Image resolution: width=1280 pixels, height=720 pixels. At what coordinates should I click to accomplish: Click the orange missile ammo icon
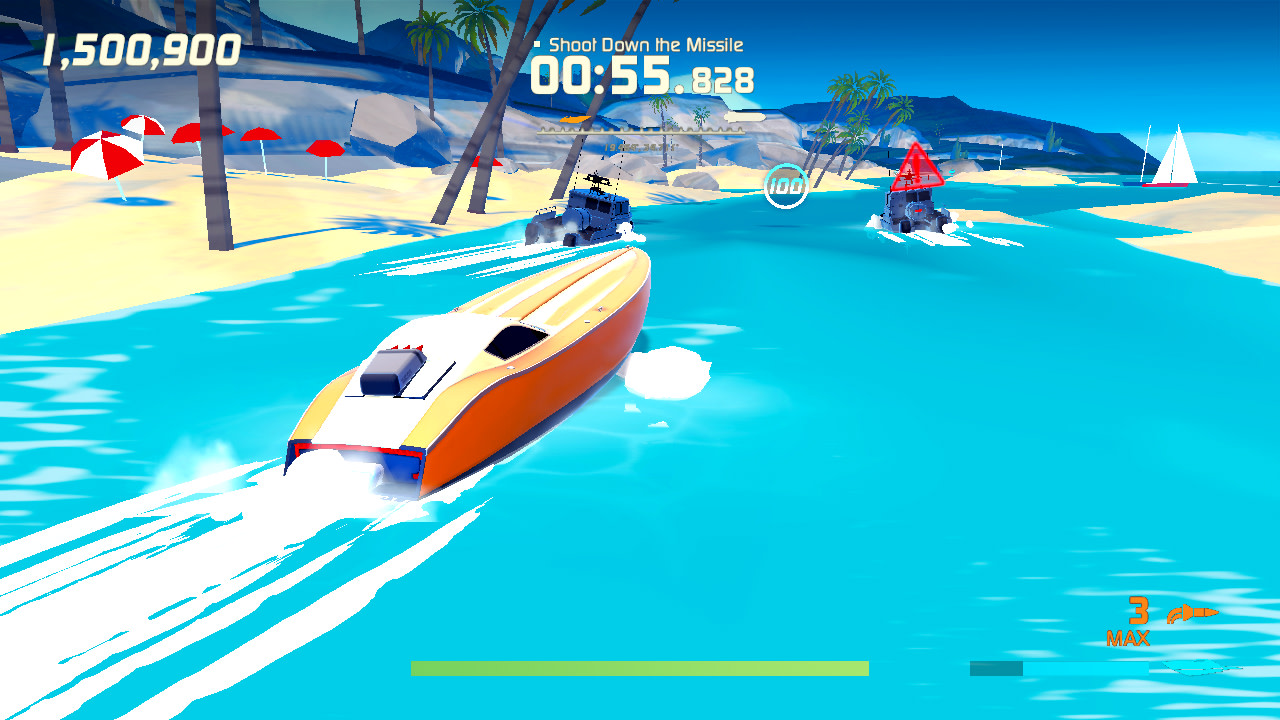tap(1192, 612)
